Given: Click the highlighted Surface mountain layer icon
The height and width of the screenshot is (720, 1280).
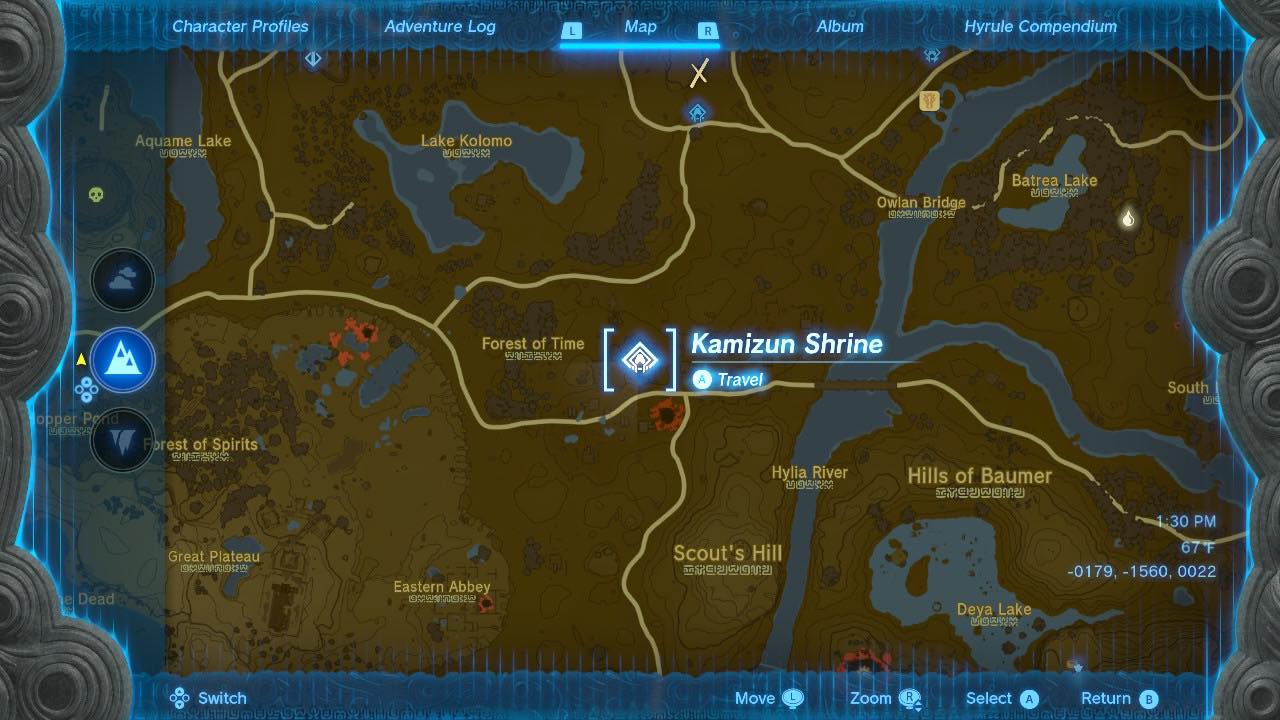Looking at the screenshot, I should [x=122, y=362].
